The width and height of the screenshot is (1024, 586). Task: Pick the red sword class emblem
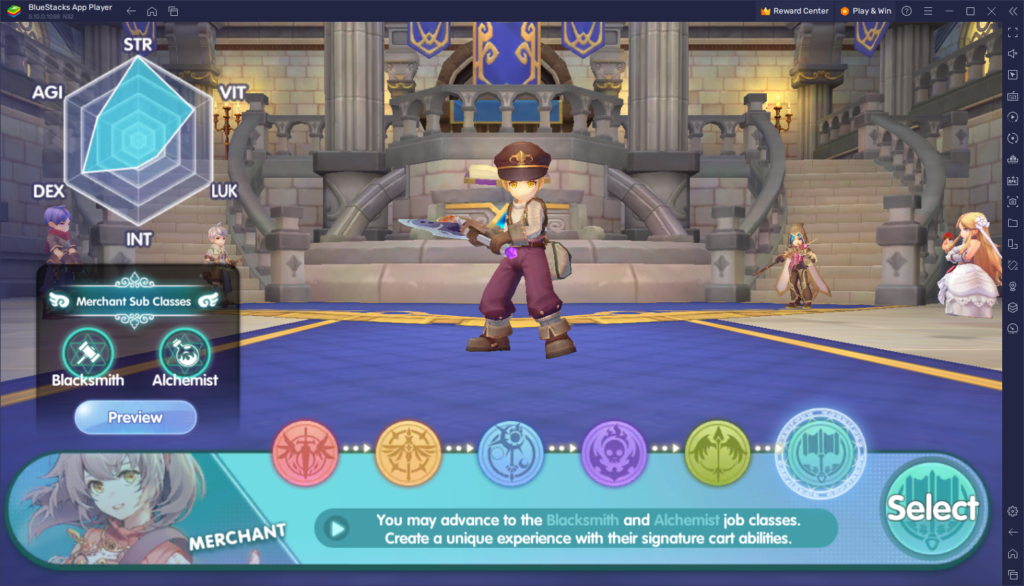pyautogui.click(x=305, y=453)
